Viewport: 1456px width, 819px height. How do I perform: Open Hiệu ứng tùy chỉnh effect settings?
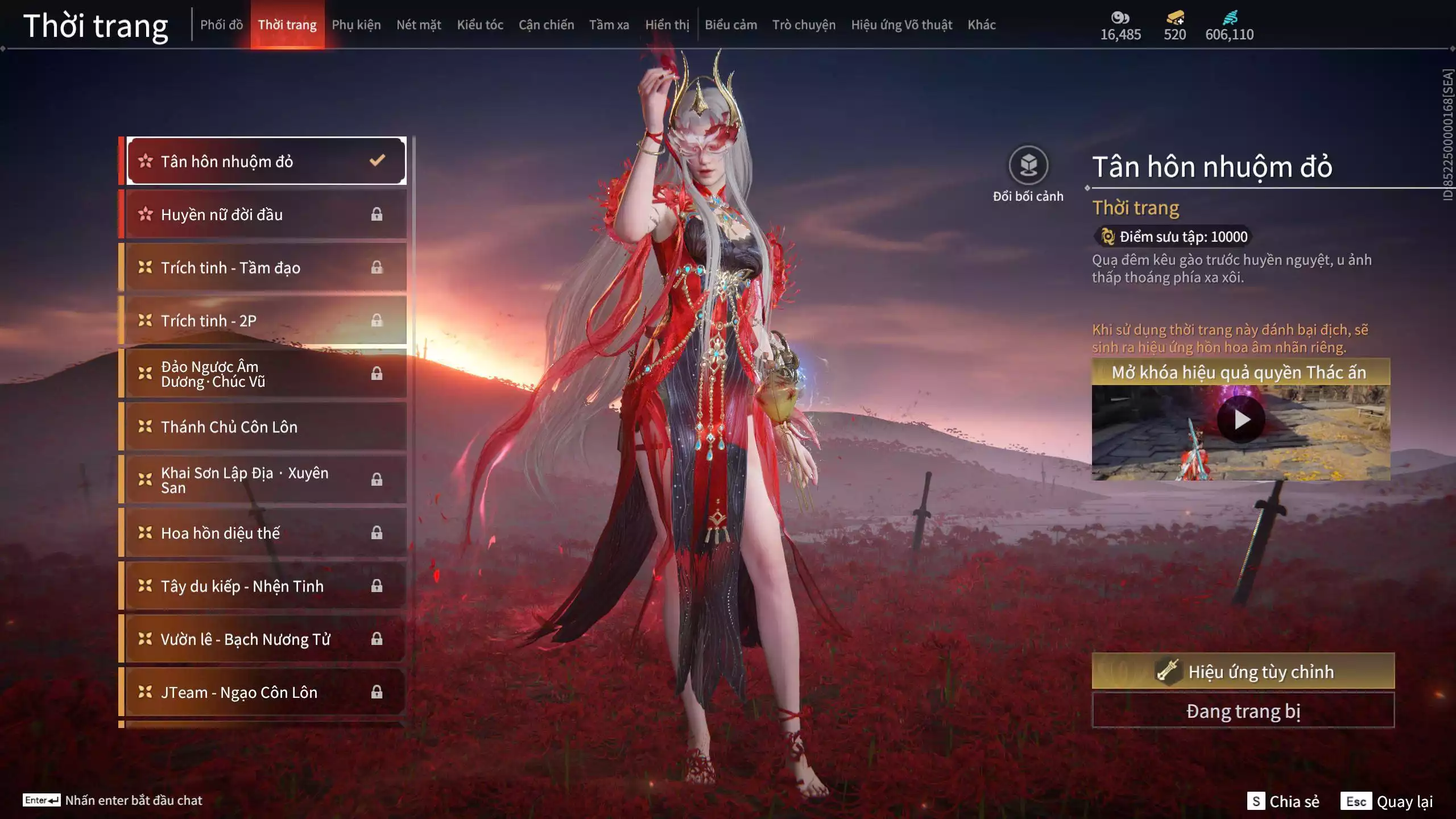[x=1243, y=672]
